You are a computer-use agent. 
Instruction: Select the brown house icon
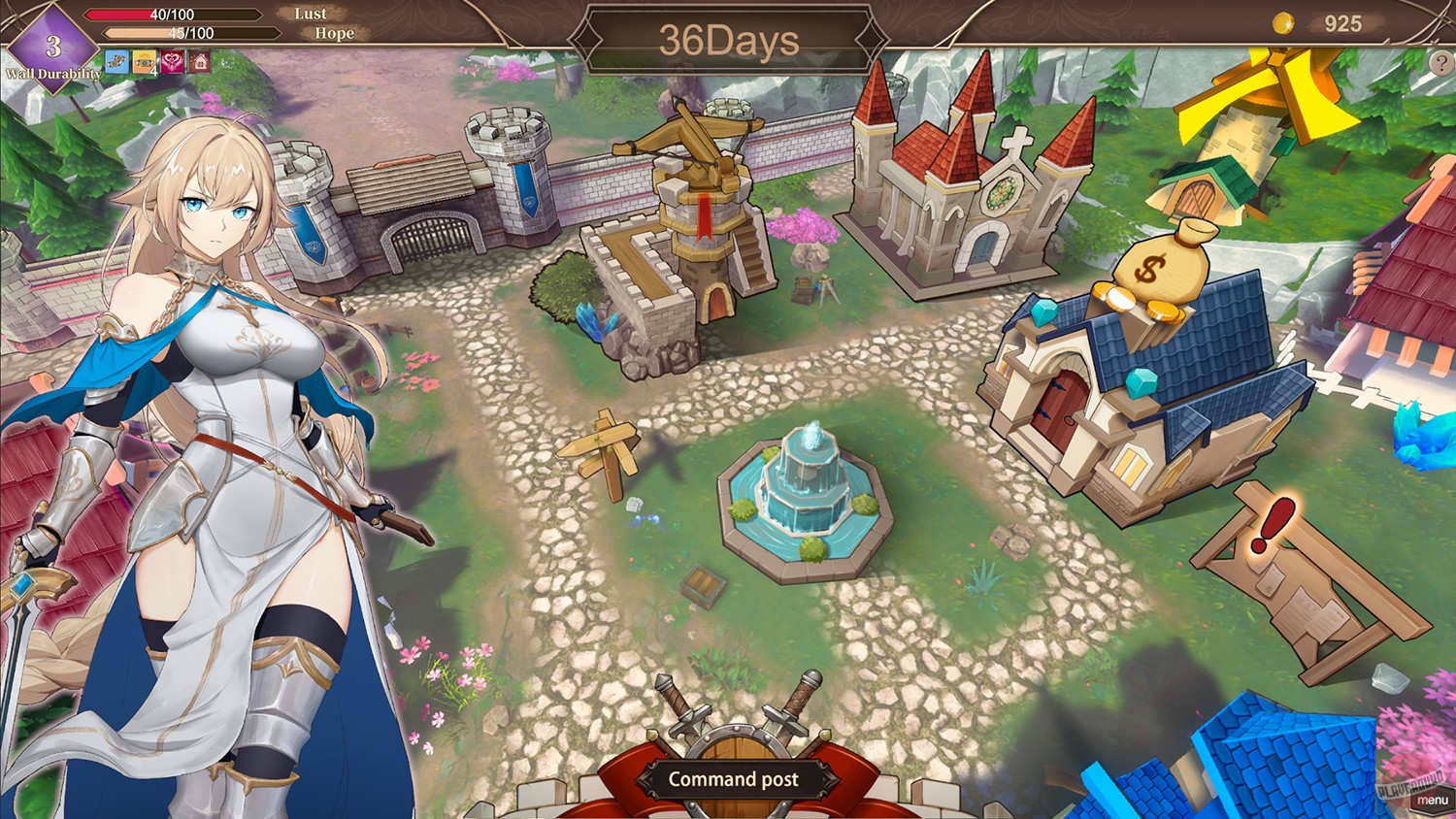point(200,61)
